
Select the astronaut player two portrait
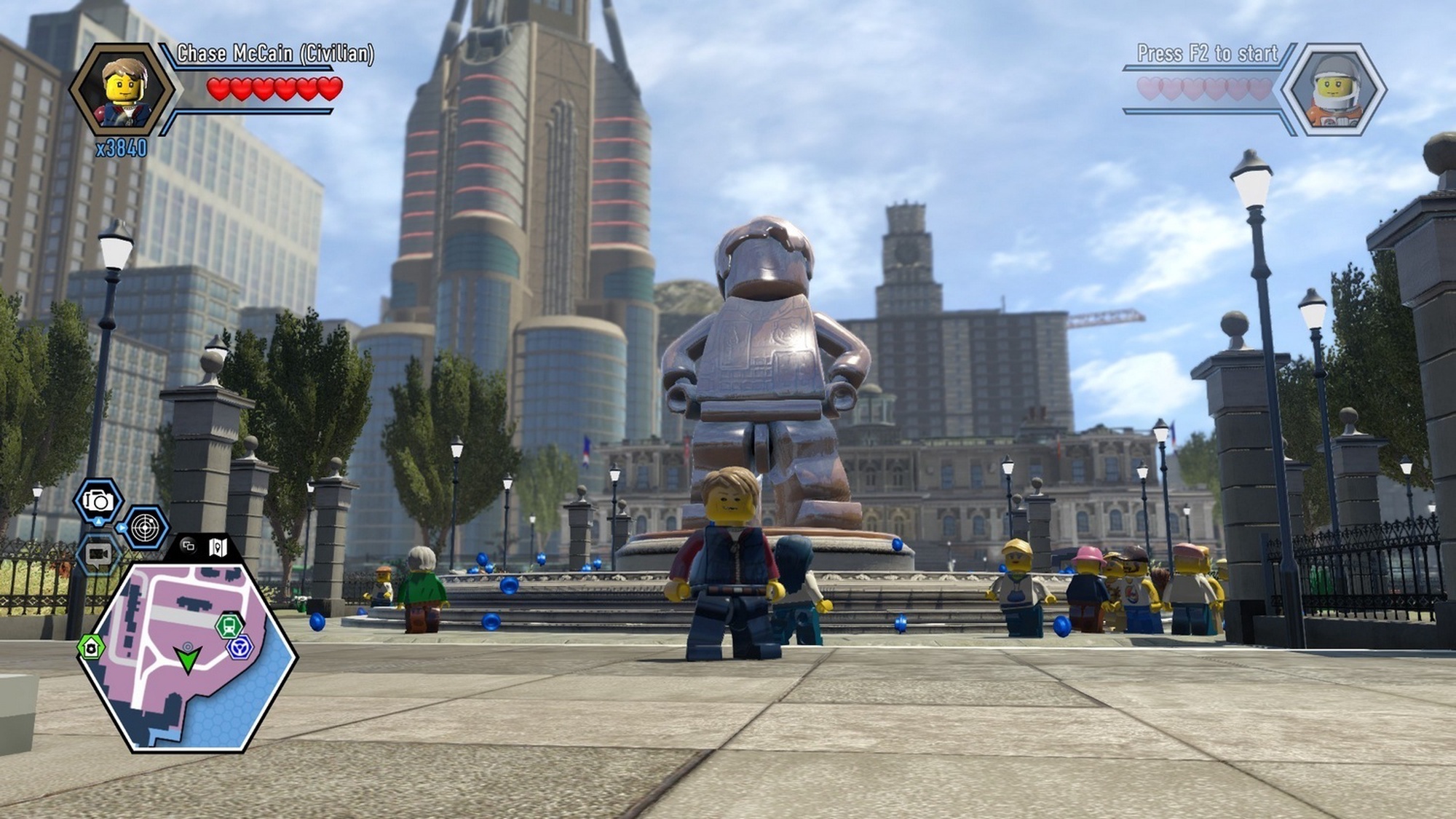[1334, 90]
